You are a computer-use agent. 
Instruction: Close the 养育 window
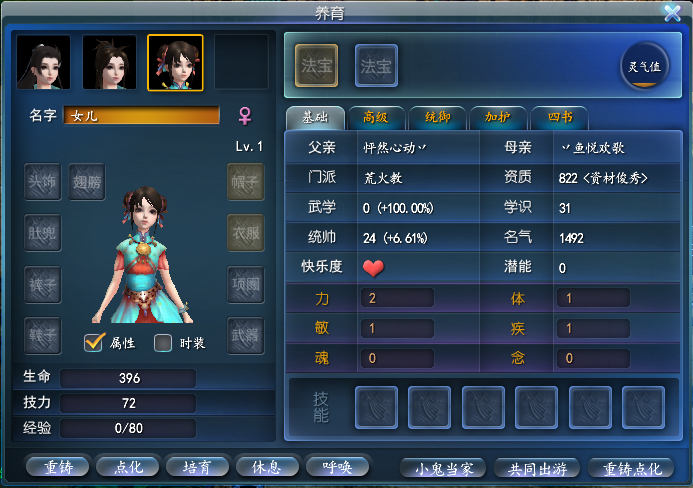[672, 13]
